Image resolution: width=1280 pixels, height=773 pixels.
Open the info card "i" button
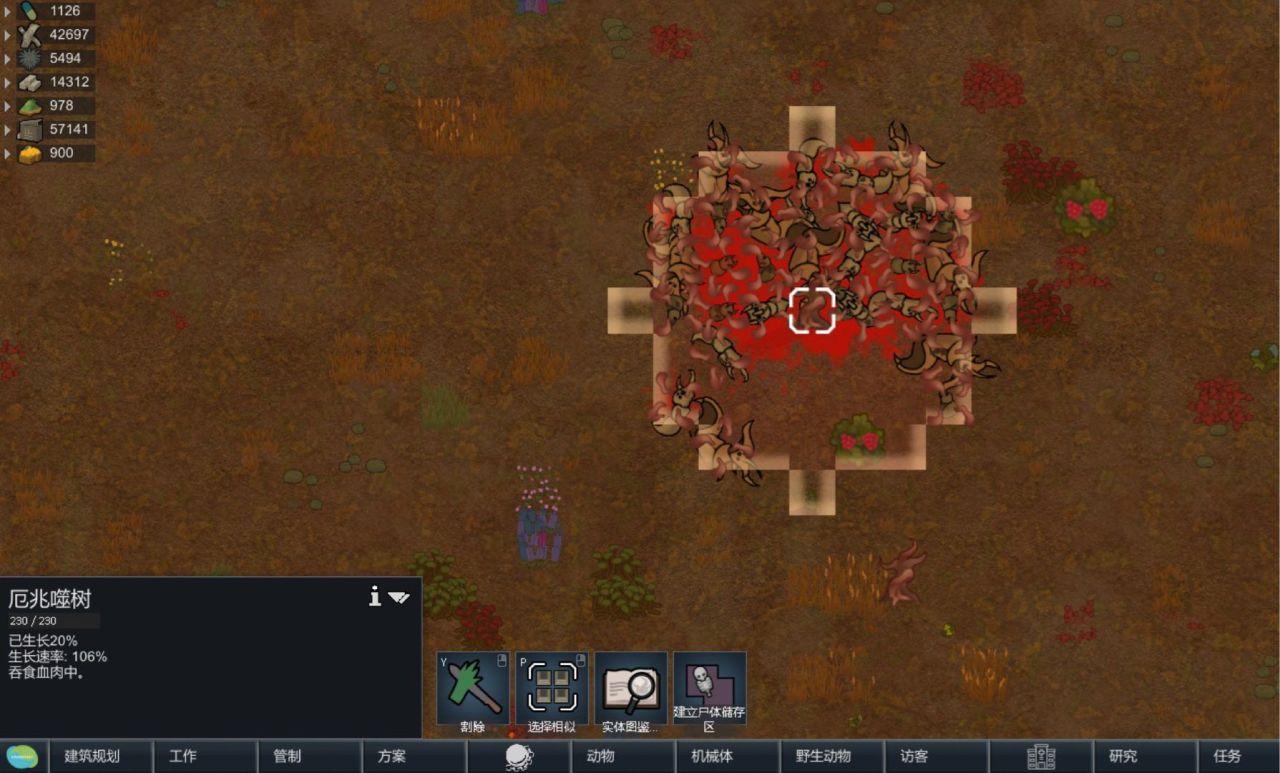click(x=375, y=597)
